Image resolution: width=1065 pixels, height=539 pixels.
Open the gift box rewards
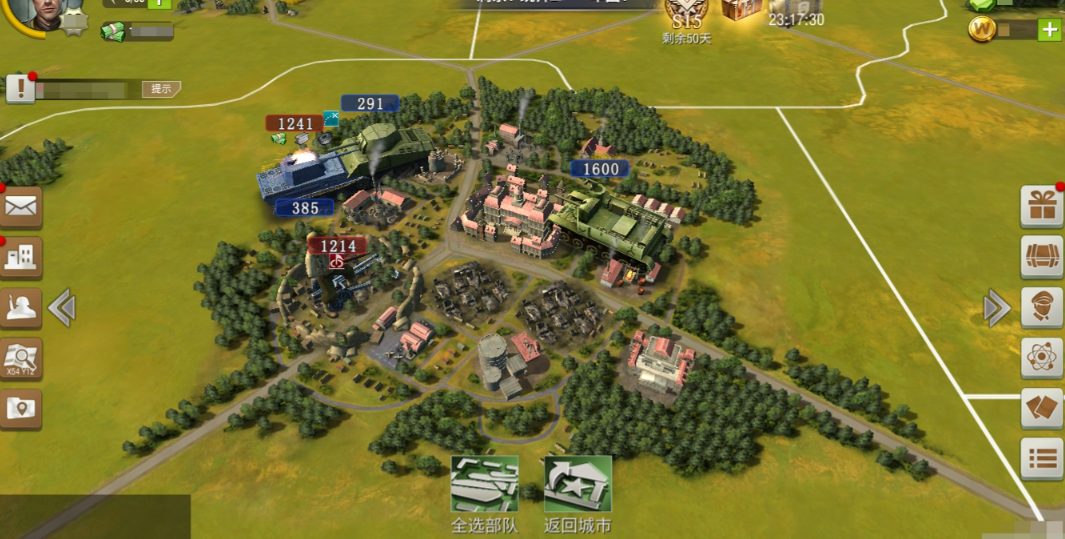point(1042,206)
